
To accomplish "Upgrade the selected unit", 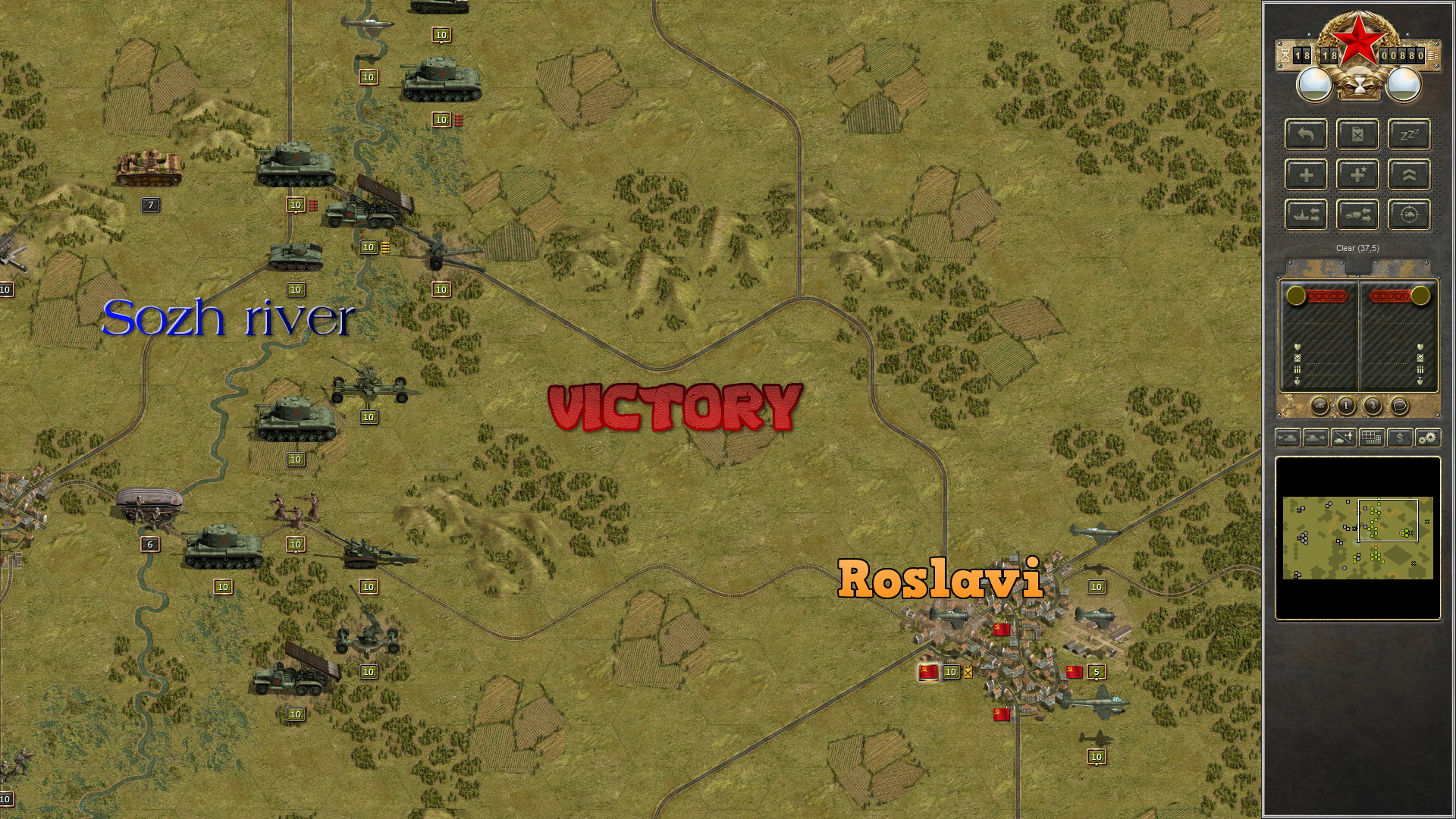I will tap(1410, 175).
